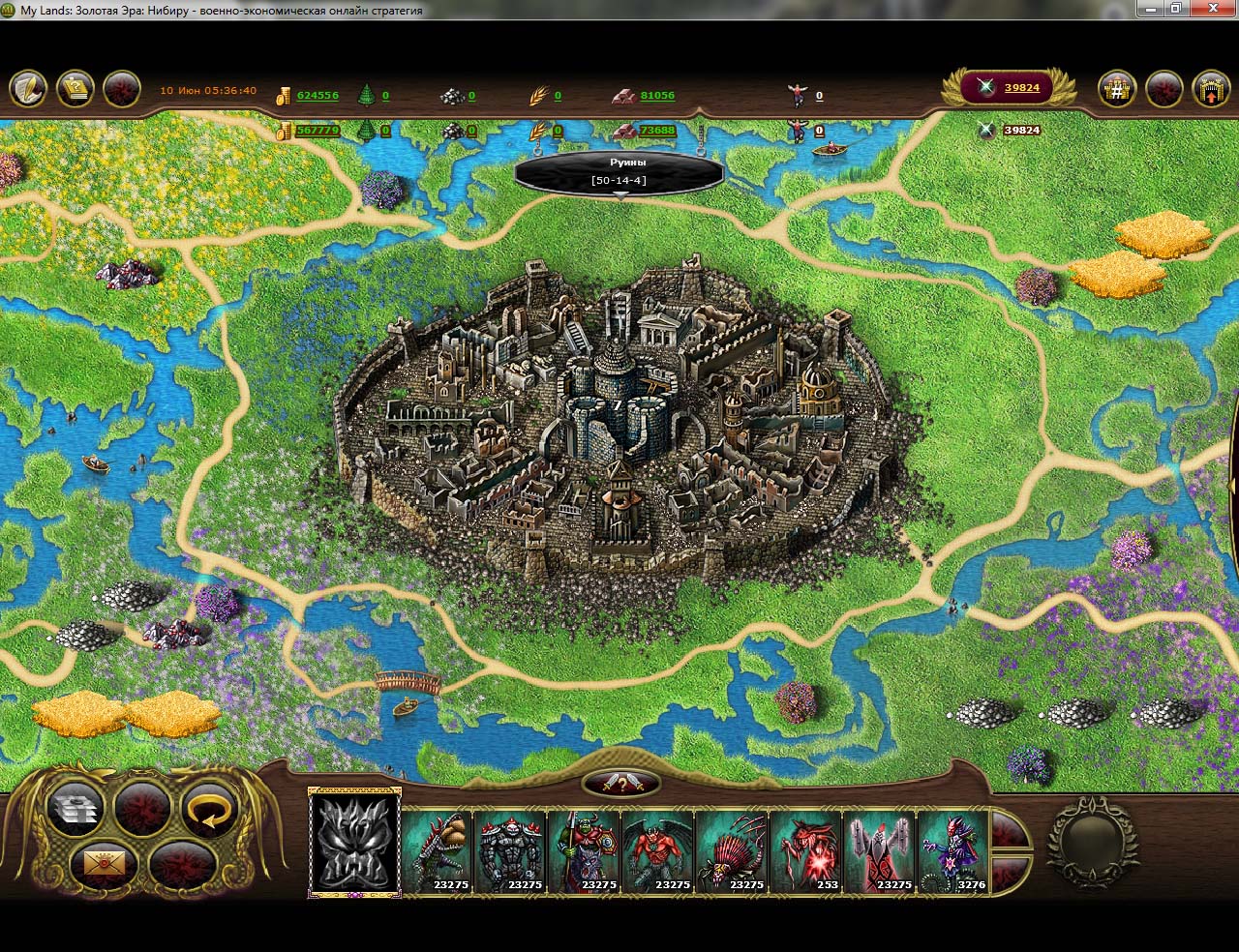
Task: Open the quill feather button
Action: 29,89
